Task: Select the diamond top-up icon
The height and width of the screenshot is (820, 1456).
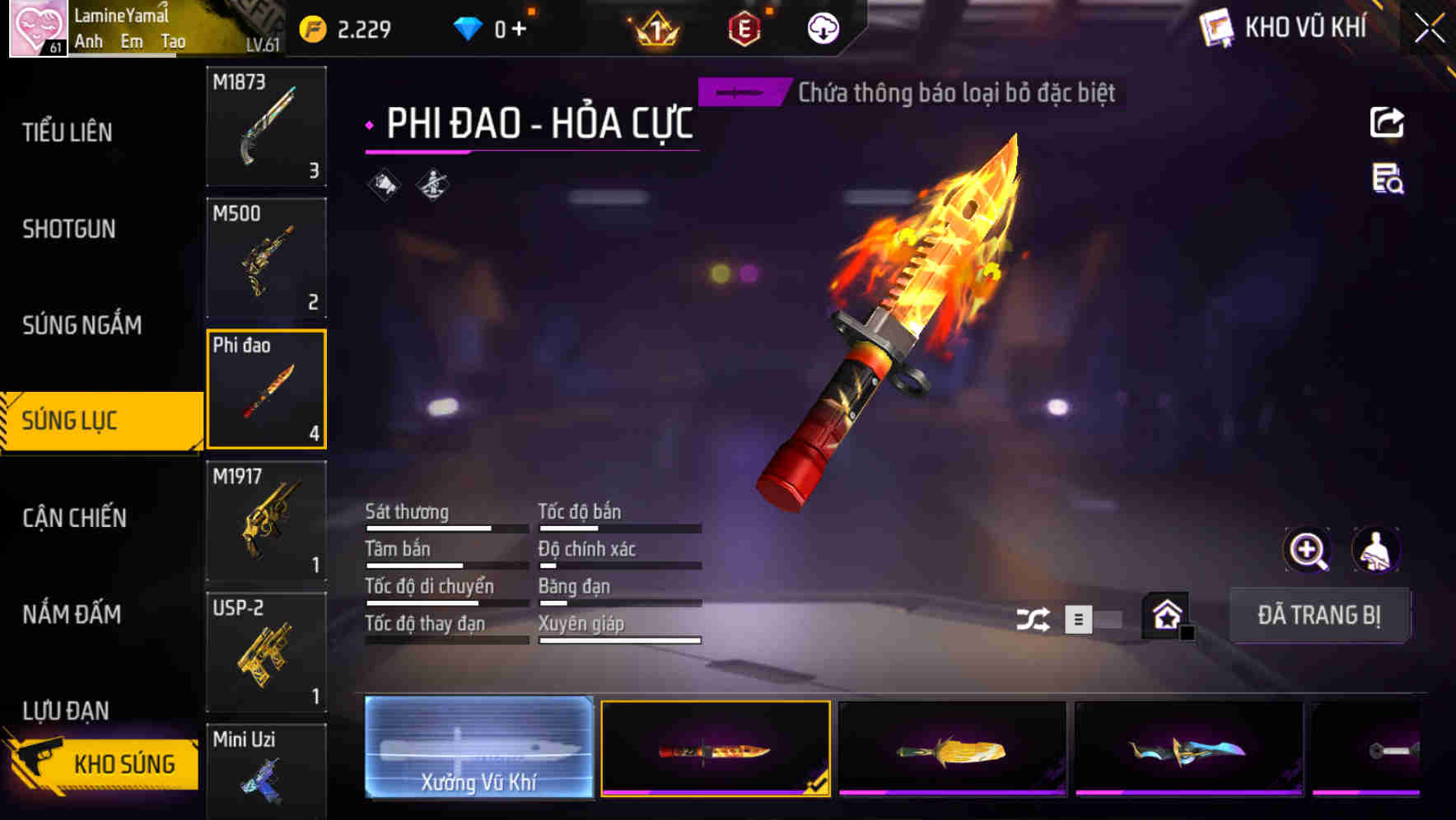Action: click(468, 27)
